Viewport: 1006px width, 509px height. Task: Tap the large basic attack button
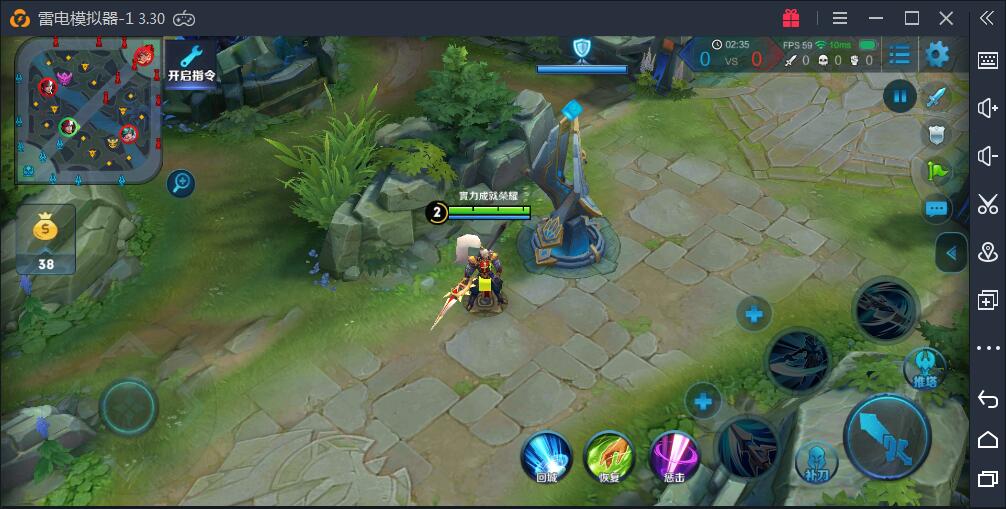(886, 436)
